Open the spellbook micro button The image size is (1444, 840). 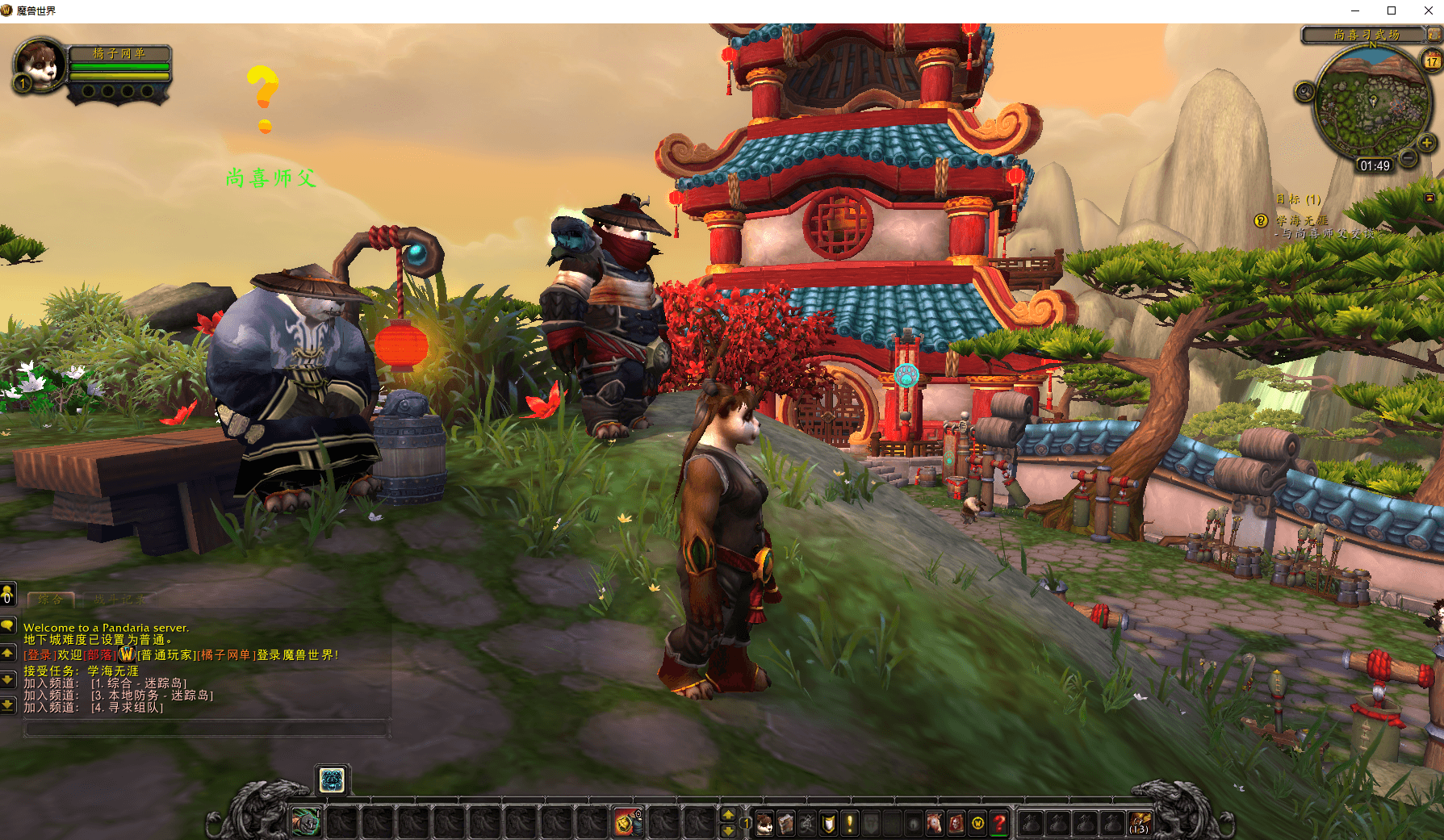coord(785,823)
